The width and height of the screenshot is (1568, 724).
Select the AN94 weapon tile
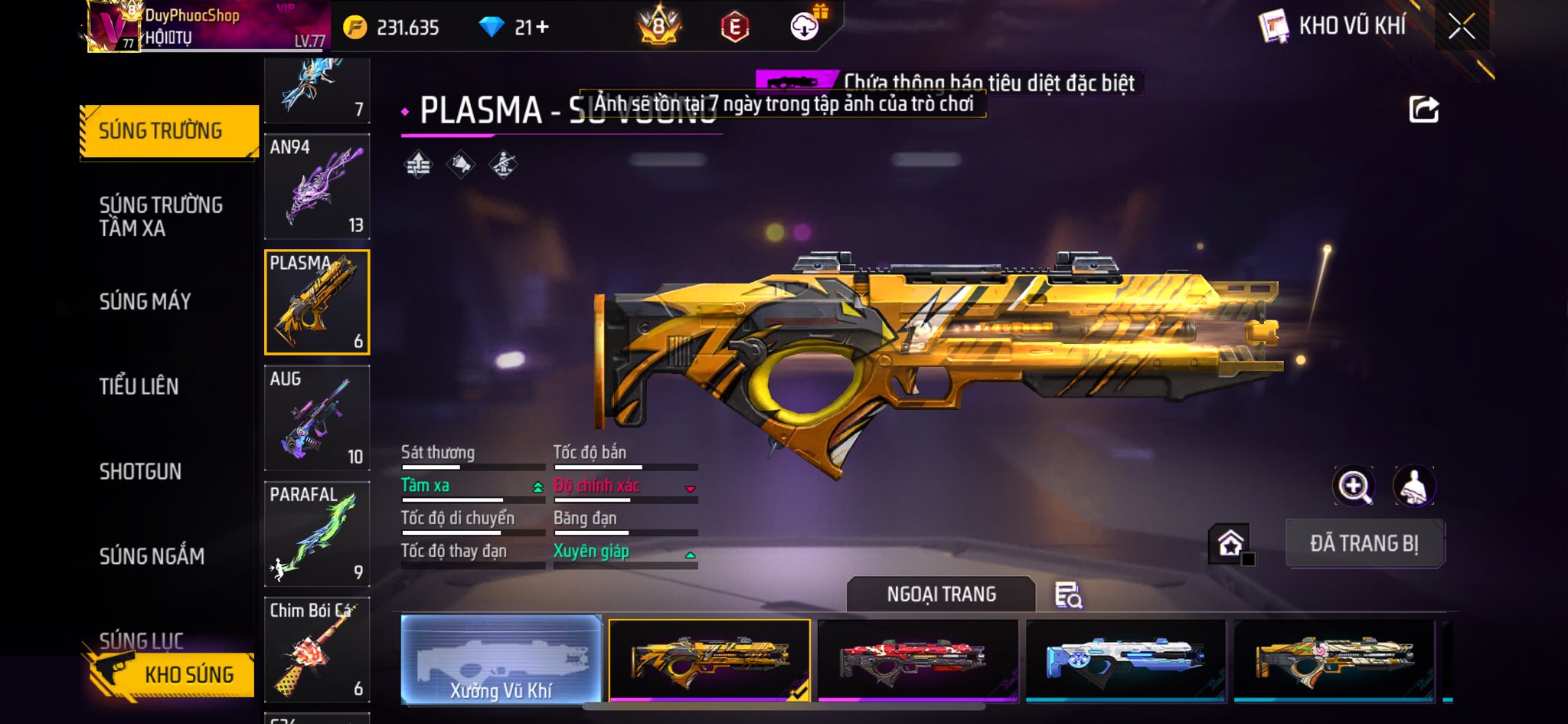coord(317,186)
